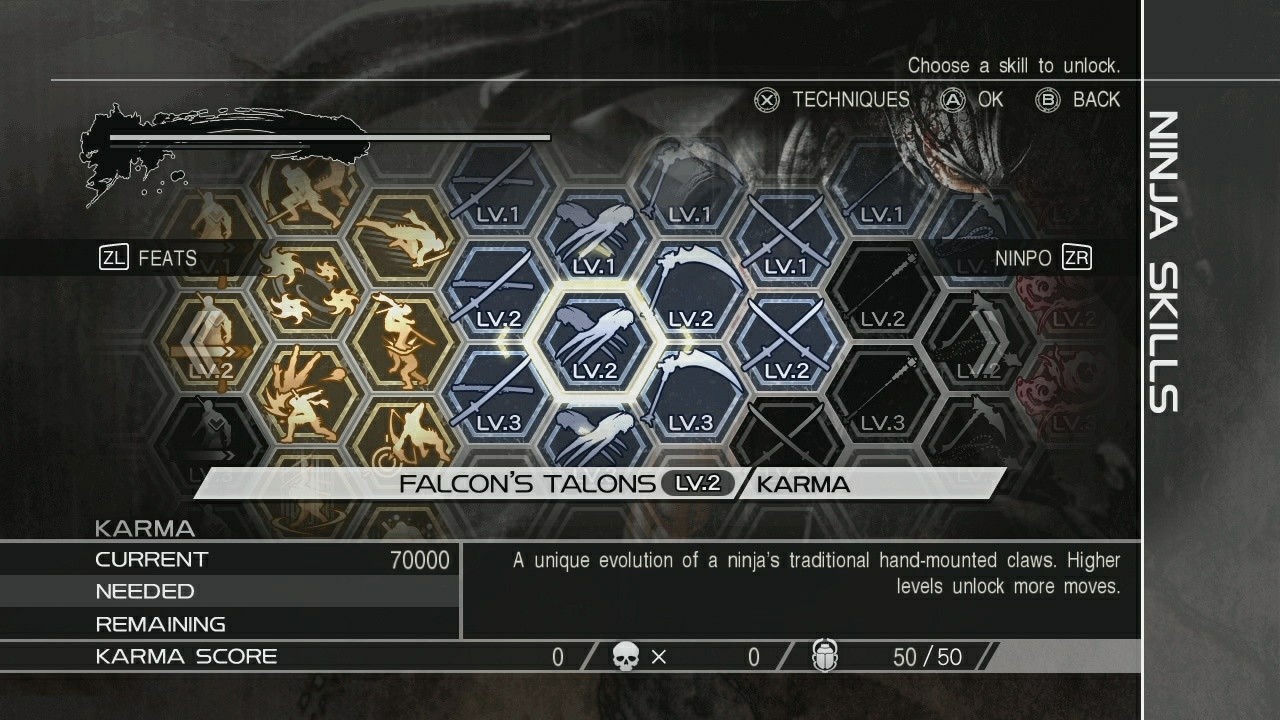Select the golden shuriken feat skill
The width and height of the screenshot is (1280, 720).
click(308, 283)
